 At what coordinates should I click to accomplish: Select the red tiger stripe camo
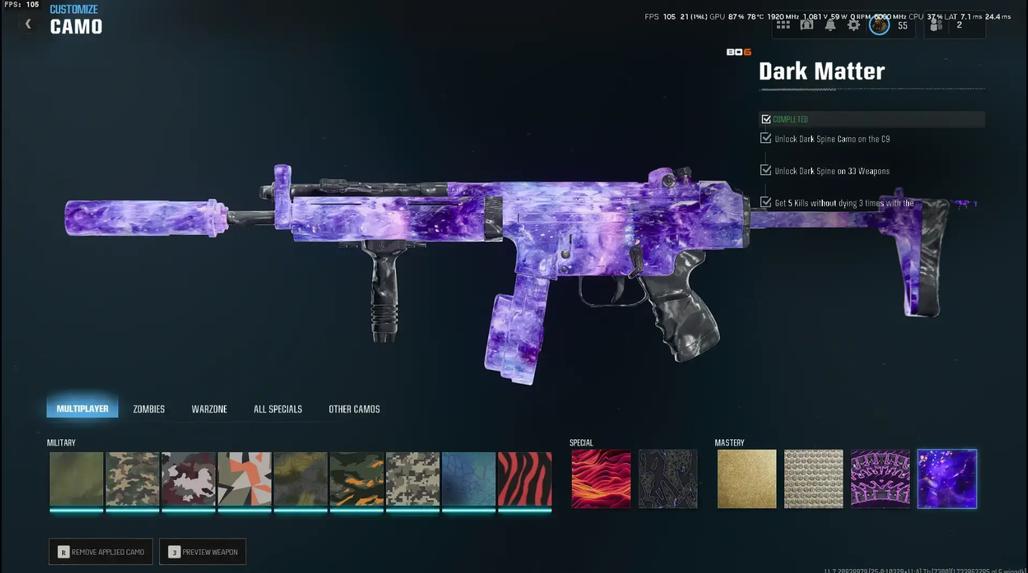point(525,479)
